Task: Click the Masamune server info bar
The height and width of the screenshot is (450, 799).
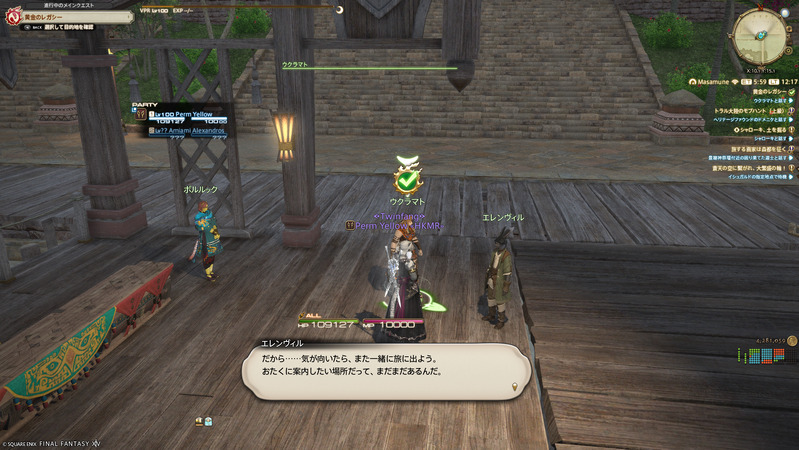Action: tap(739, 81)
